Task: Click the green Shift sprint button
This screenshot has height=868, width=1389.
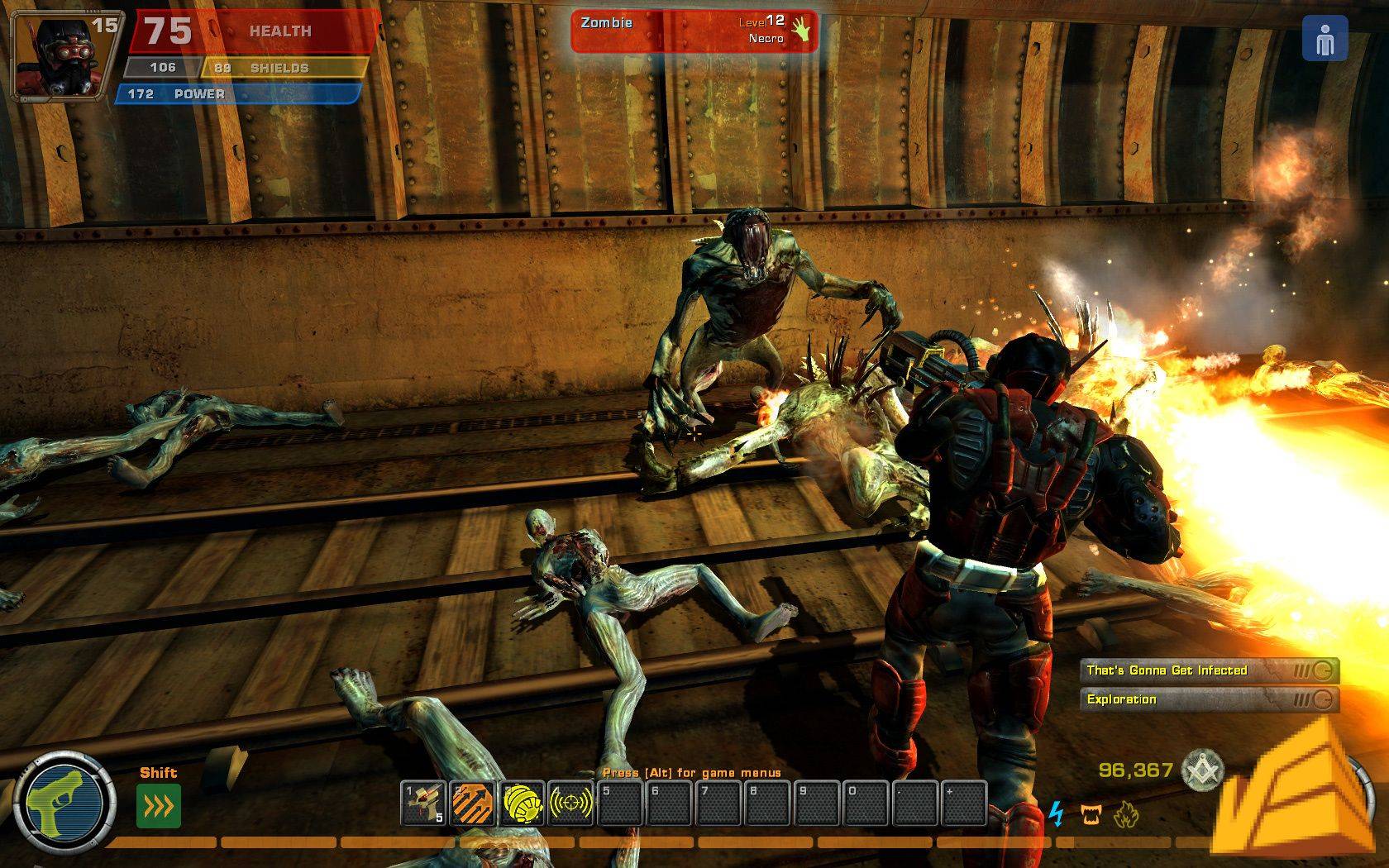Action: (x=158, y=805)
